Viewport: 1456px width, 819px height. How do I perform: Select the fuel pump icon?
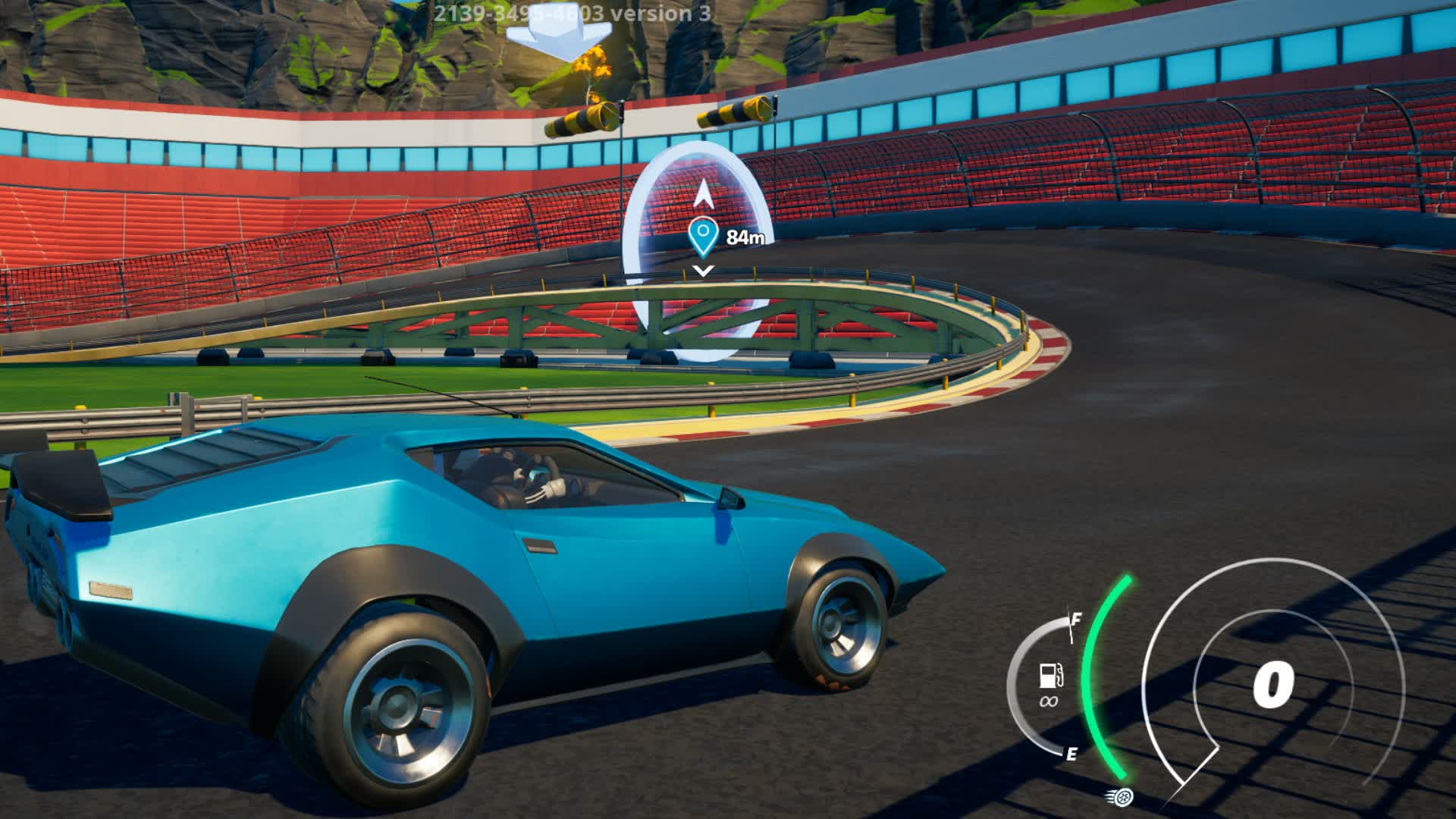[1050, 674]
